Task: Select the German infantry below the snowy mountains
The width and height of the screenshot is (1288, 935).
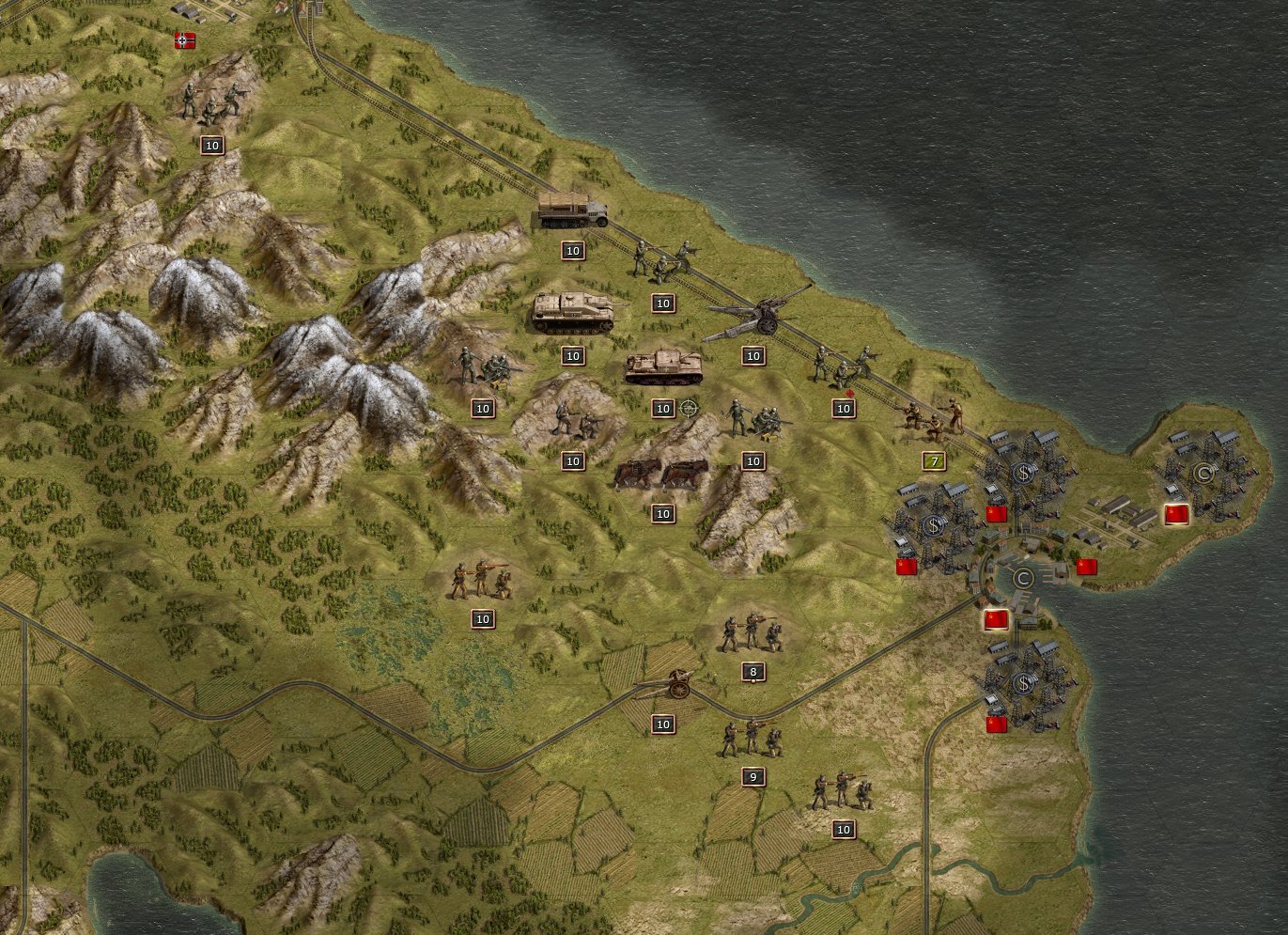Action: [484, 366]
